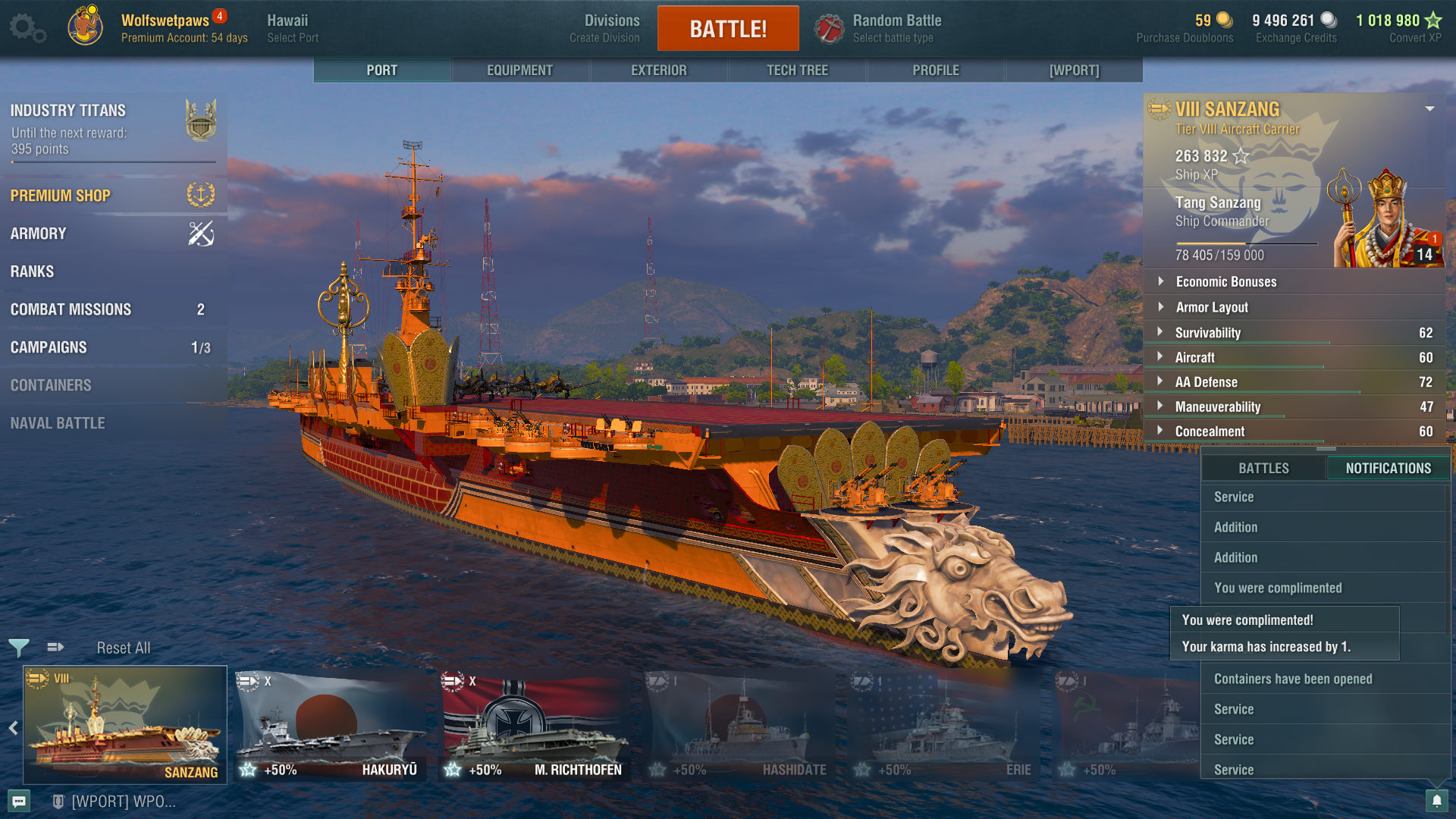
Task: Open the Exterior tab
Action: 658,71
